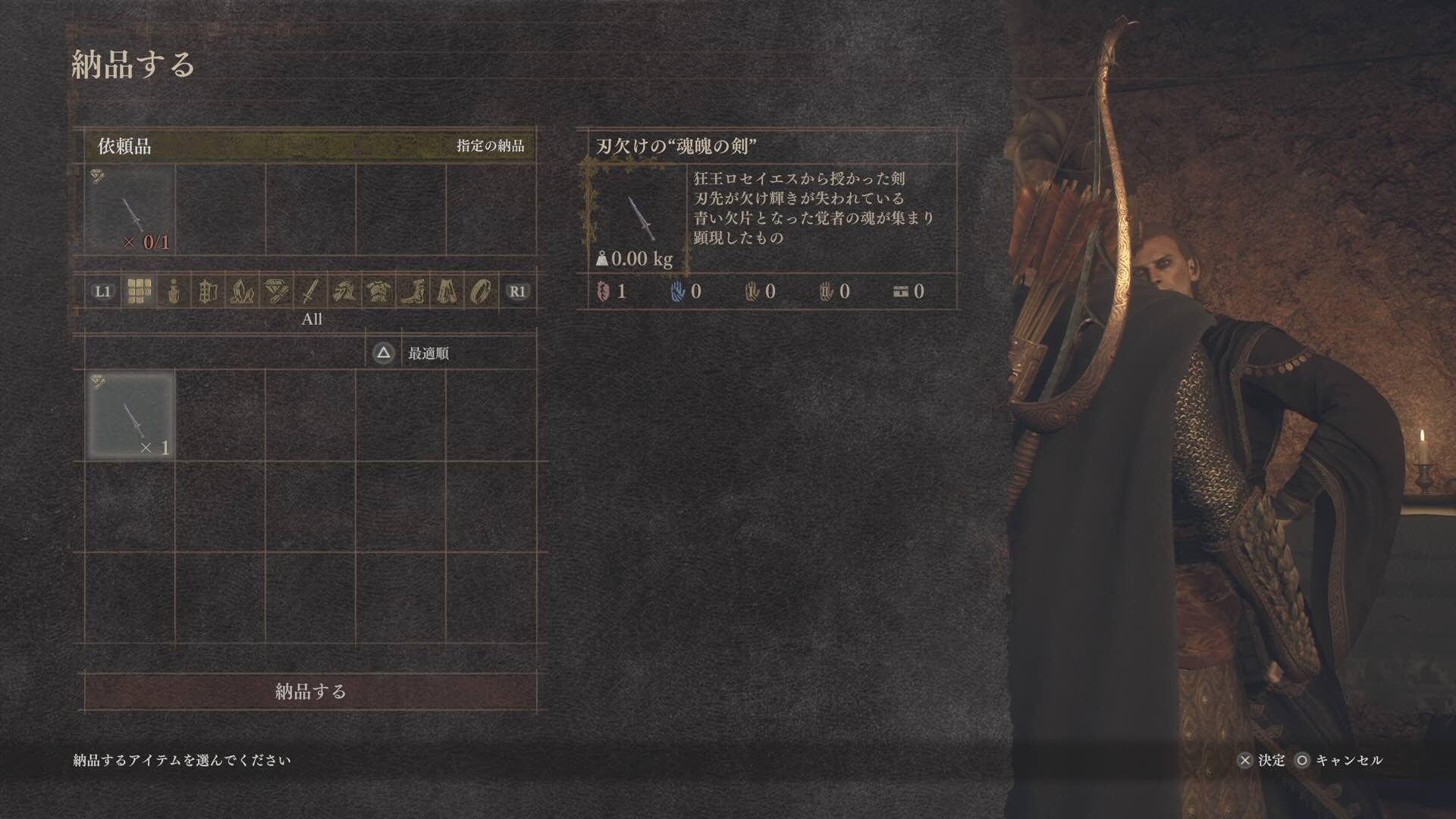
Task: Open the ore and crystal materials filter
Action: (x=243, y=292)
